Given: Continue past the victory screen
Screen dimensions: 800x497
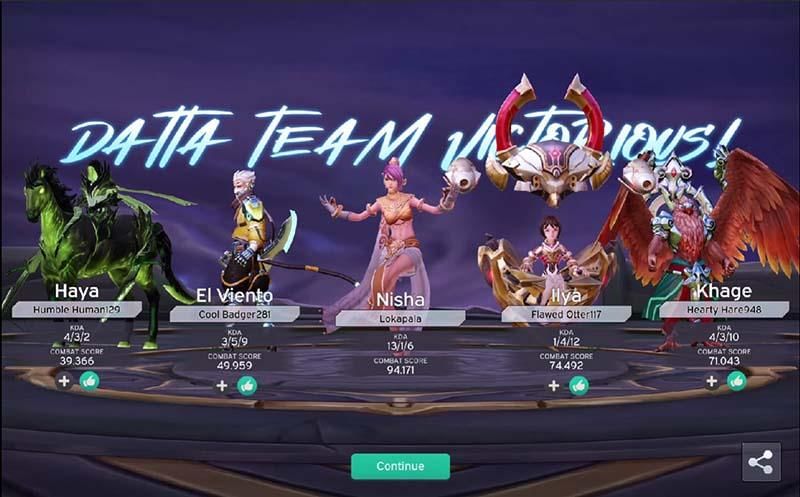Looking at the screenshot, I should click(x=400, y=466).
